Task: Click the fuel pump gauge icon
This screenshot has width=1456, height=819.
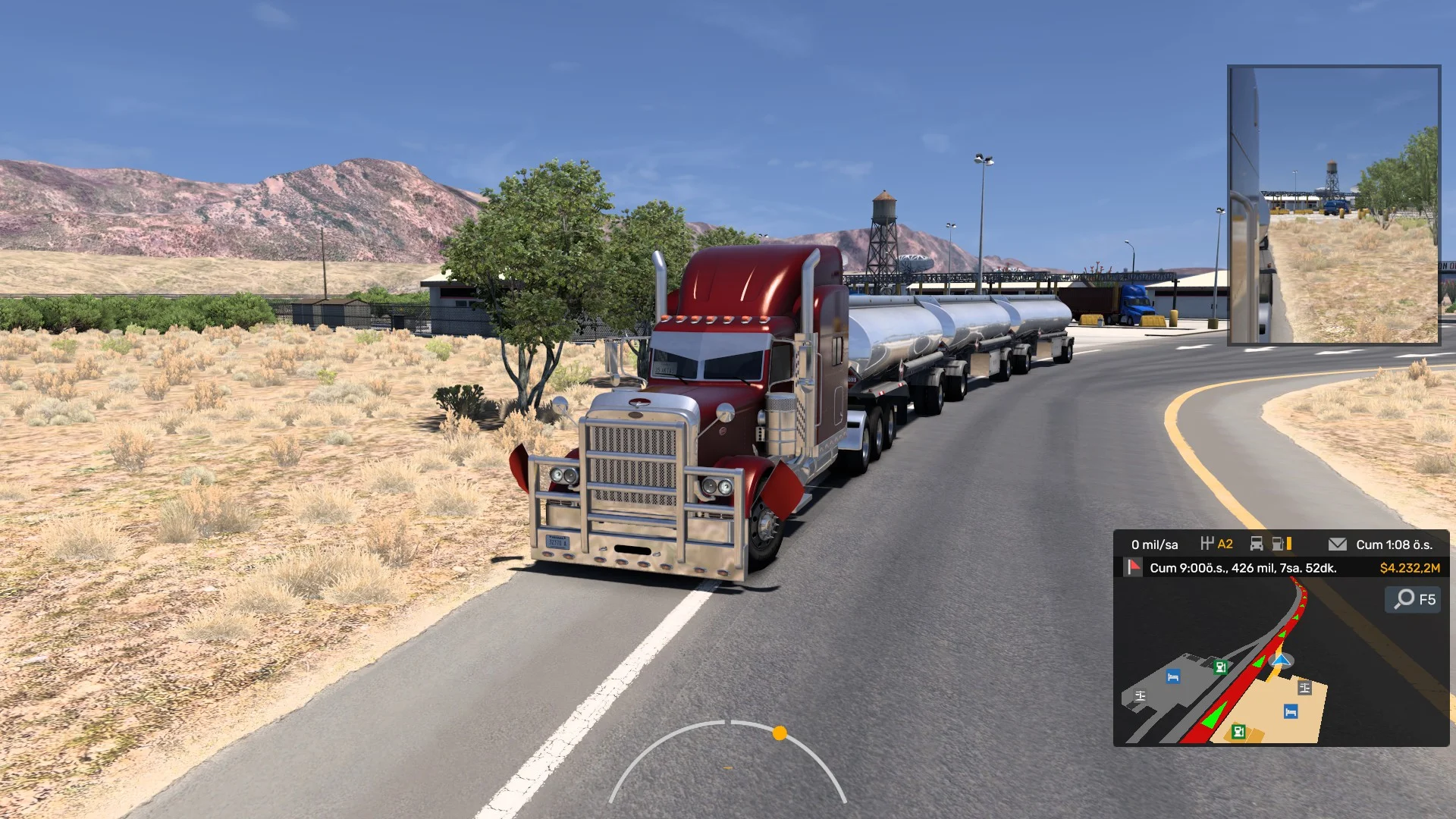Action: tap(1279, 544)
